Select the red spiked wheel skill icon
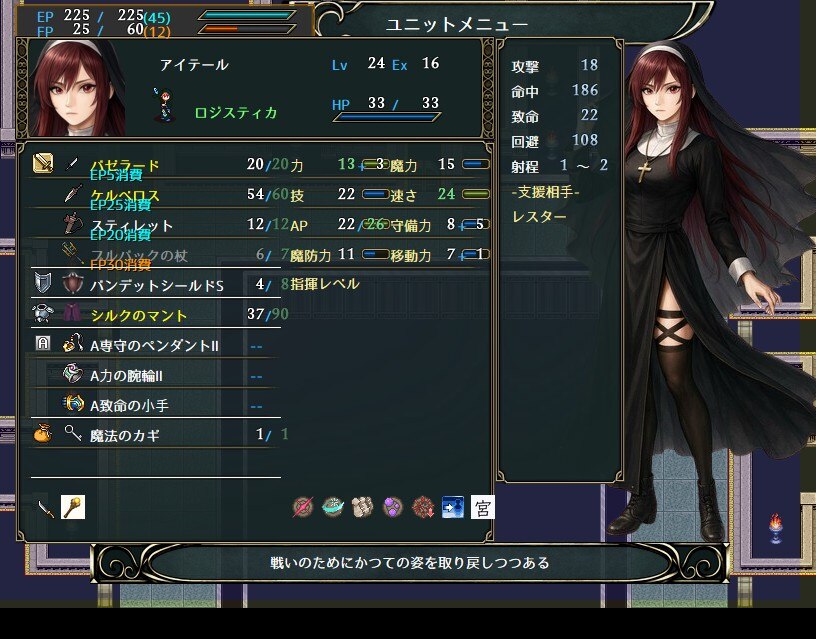 click(x=423, y=507)
